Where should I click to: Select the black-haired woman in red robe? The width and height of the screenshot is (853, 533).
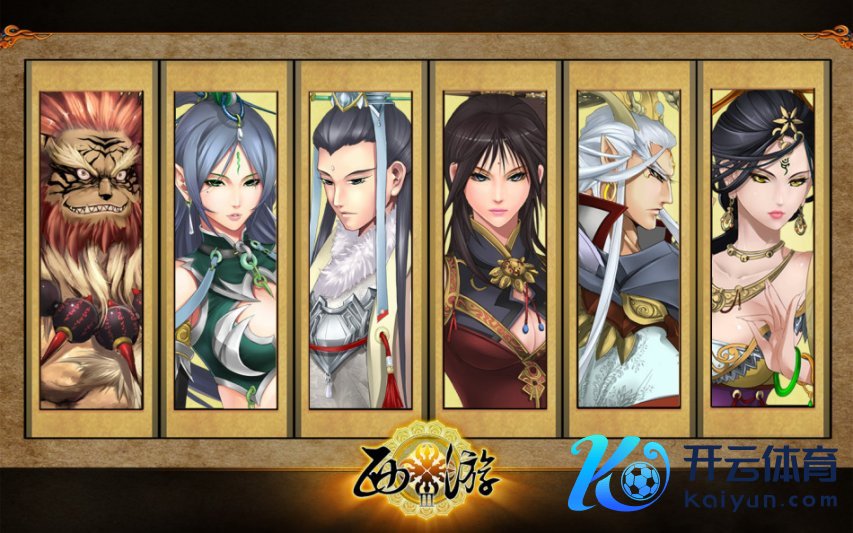pos(495,249)
